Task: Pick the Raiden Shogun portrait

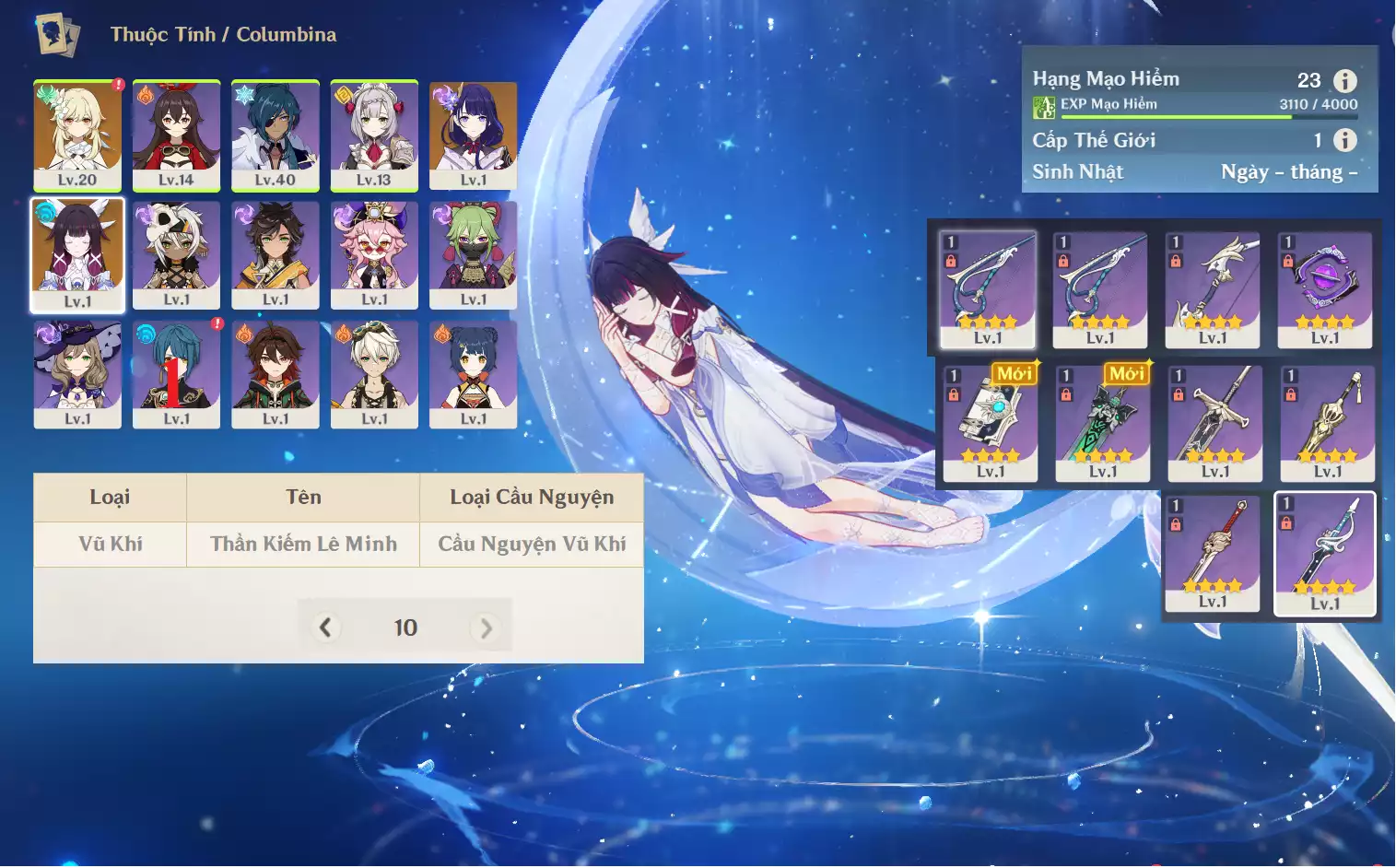Action: click(x=473, y=135)
